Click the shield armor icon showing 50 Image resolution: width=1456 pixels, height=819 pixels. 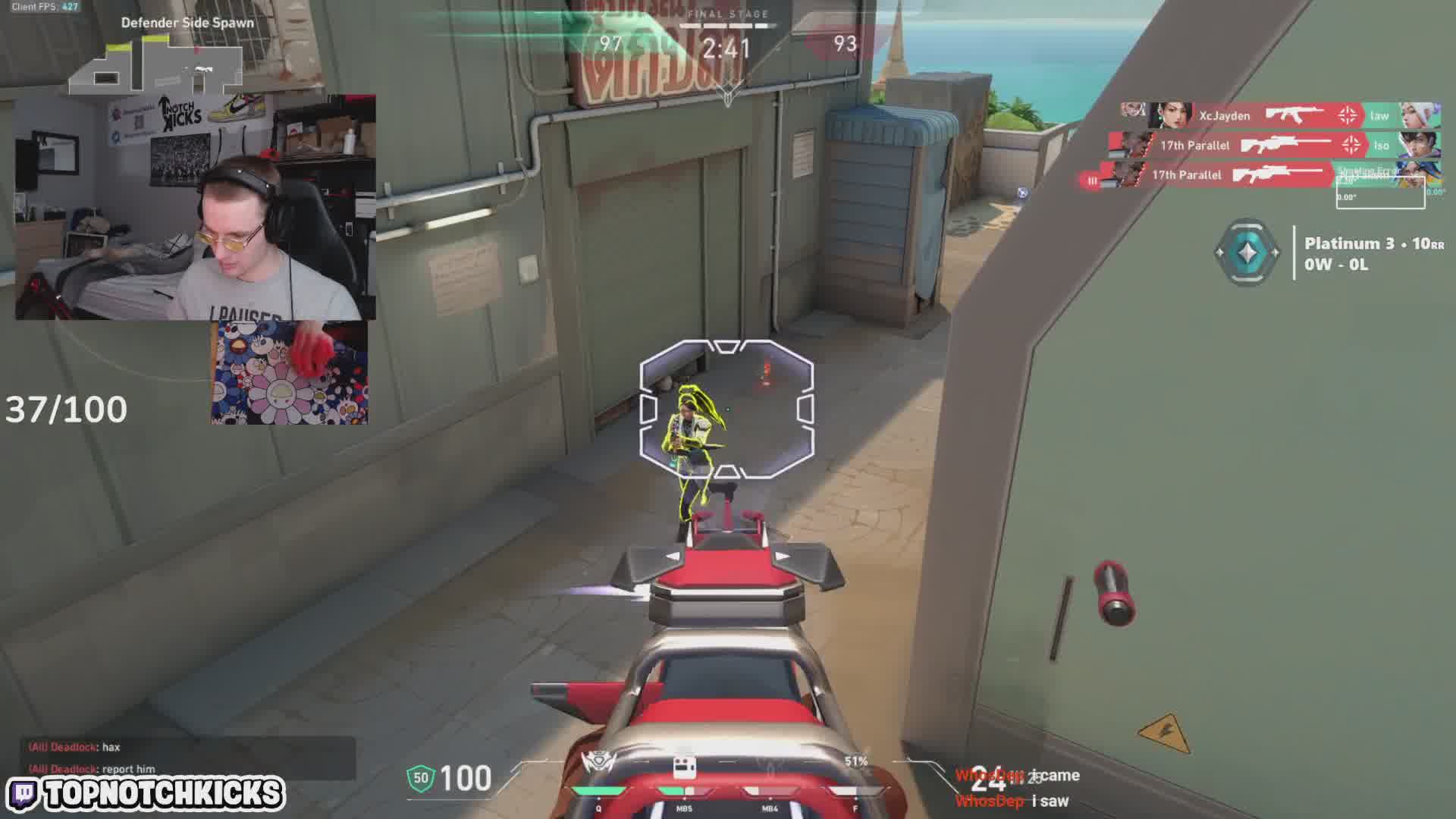click(421, 778)
